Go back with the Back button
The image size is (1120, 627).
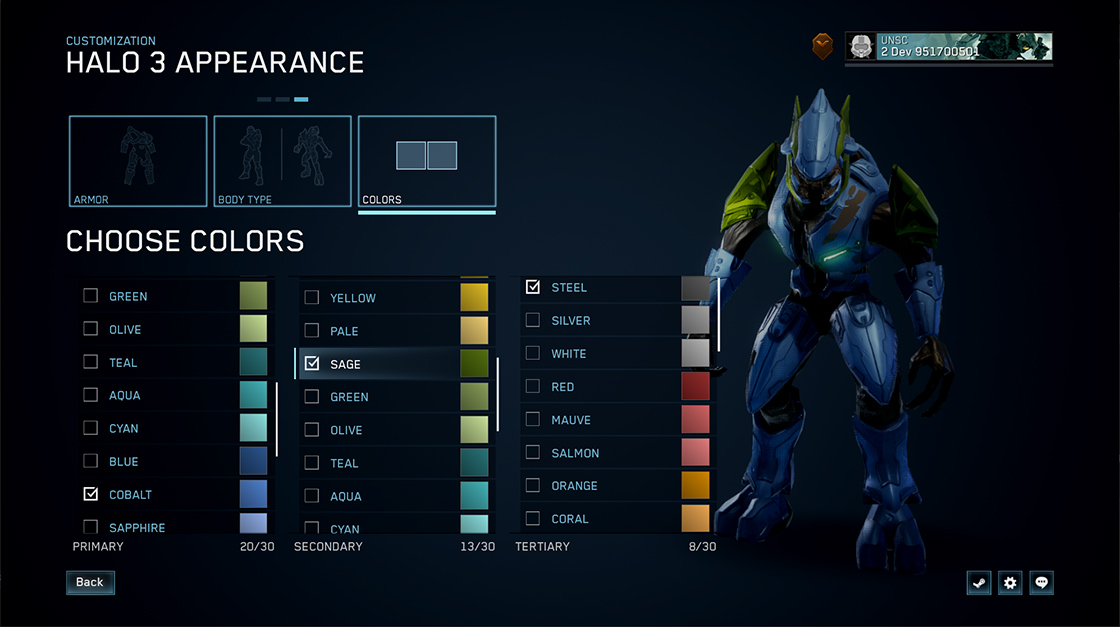coord(90,582)
